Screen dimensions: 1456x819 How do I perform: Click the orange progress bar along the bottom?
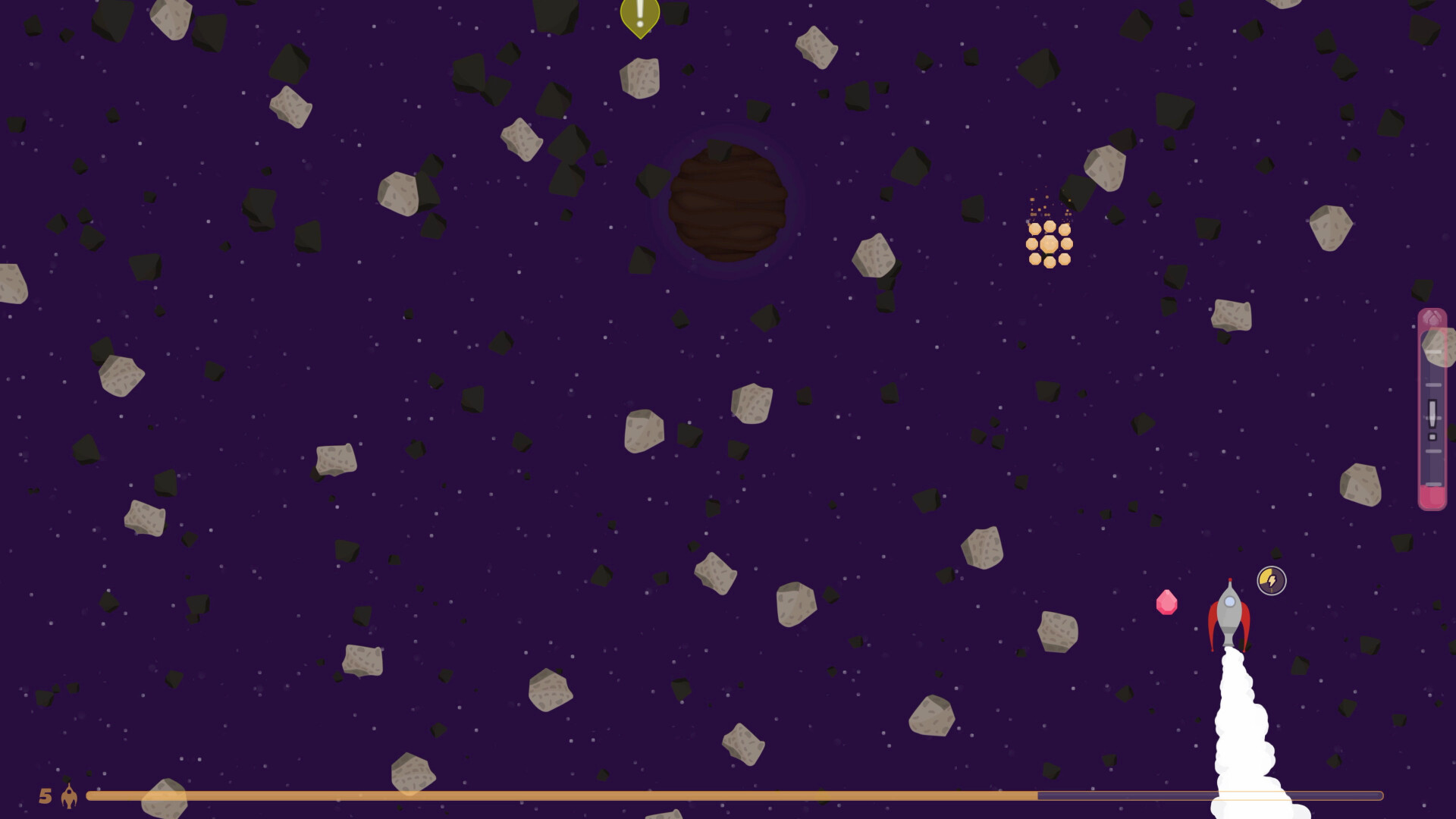(531, 796)
